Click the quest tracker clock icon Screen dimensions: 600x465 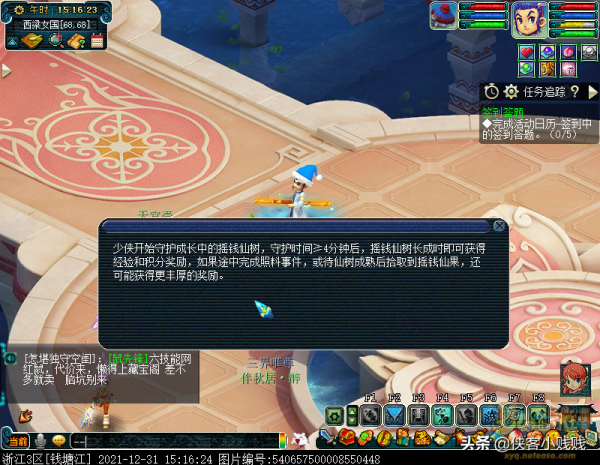492,91
